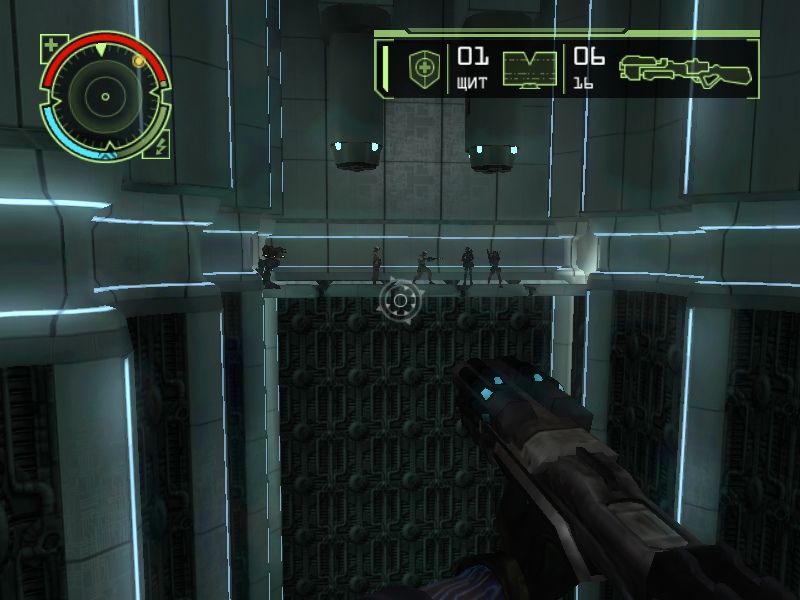Click the circular radar display
Image resolution: width=800 pixels, height=600 pixels.
(x=104, y=97)
